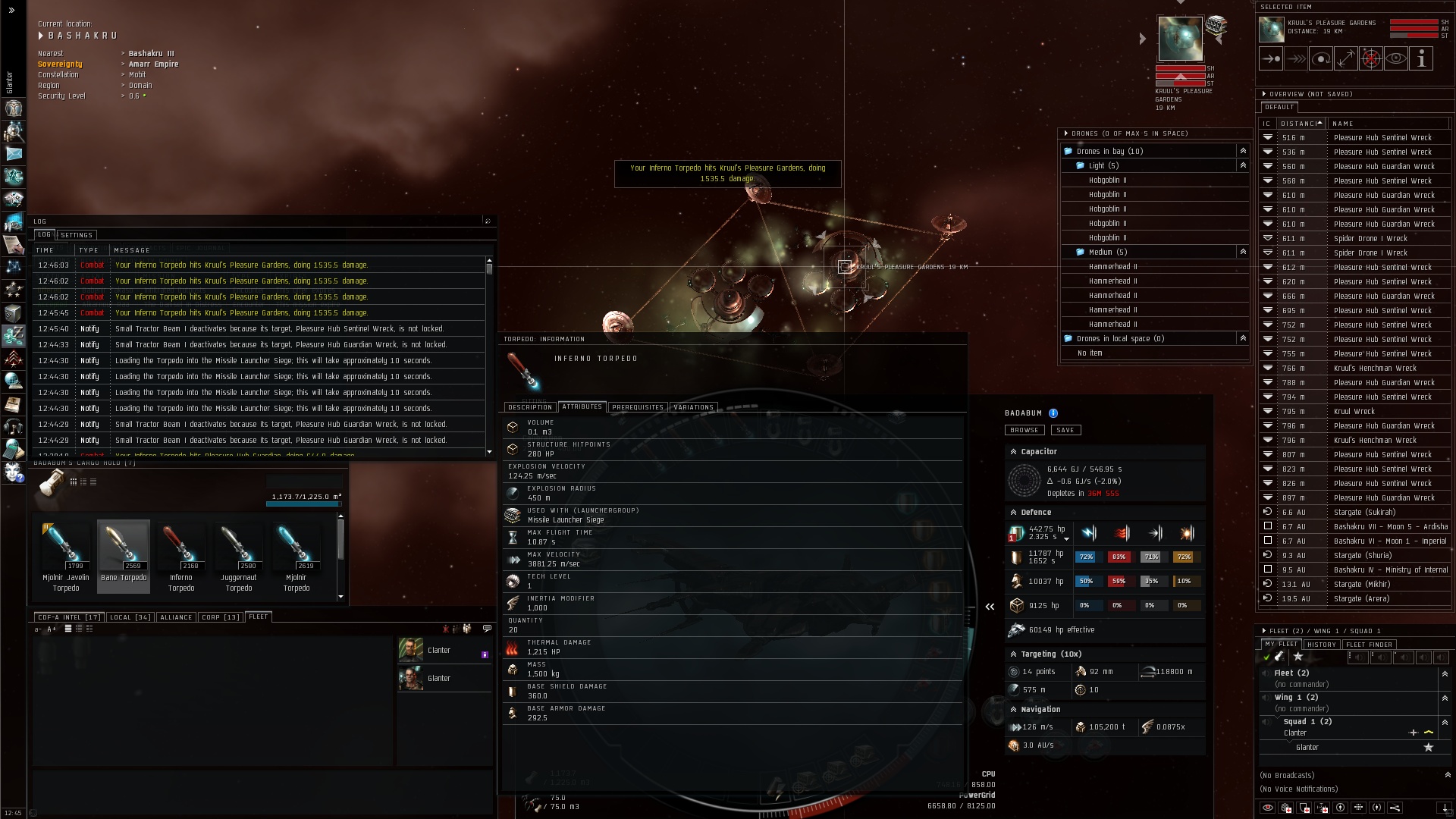
Task: Lock target on the selected item
Action: (x=1370, y=58)
